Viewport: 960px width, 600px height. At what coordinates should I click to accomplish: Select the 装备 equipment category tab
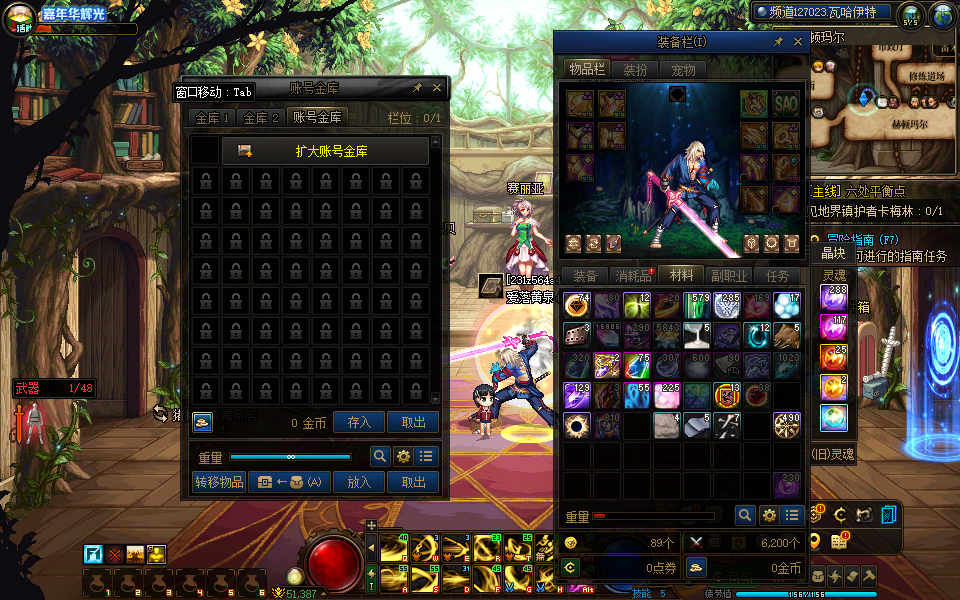pyautogui.click(x=585, y=276)
